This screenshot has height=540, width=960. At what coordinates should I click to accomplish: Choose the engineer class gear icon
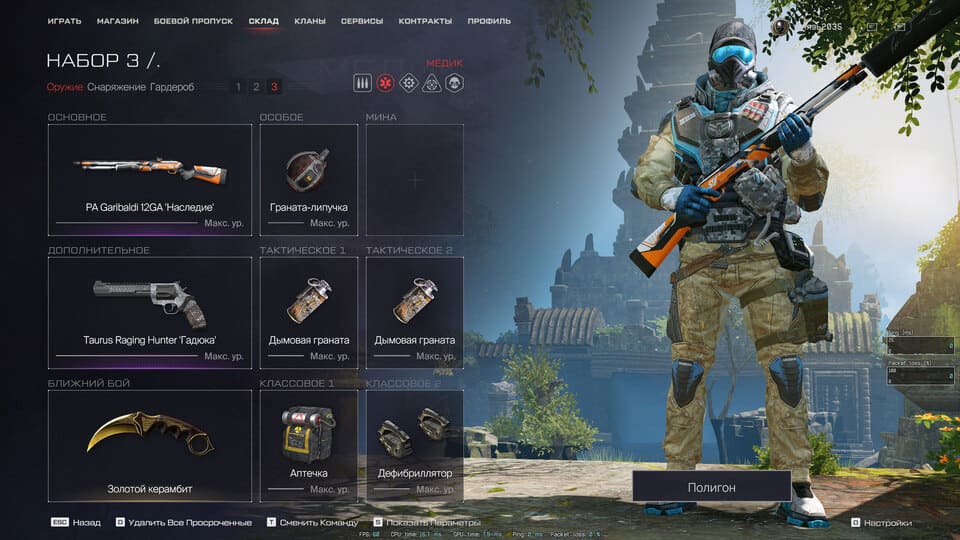[x=408, y=84]
